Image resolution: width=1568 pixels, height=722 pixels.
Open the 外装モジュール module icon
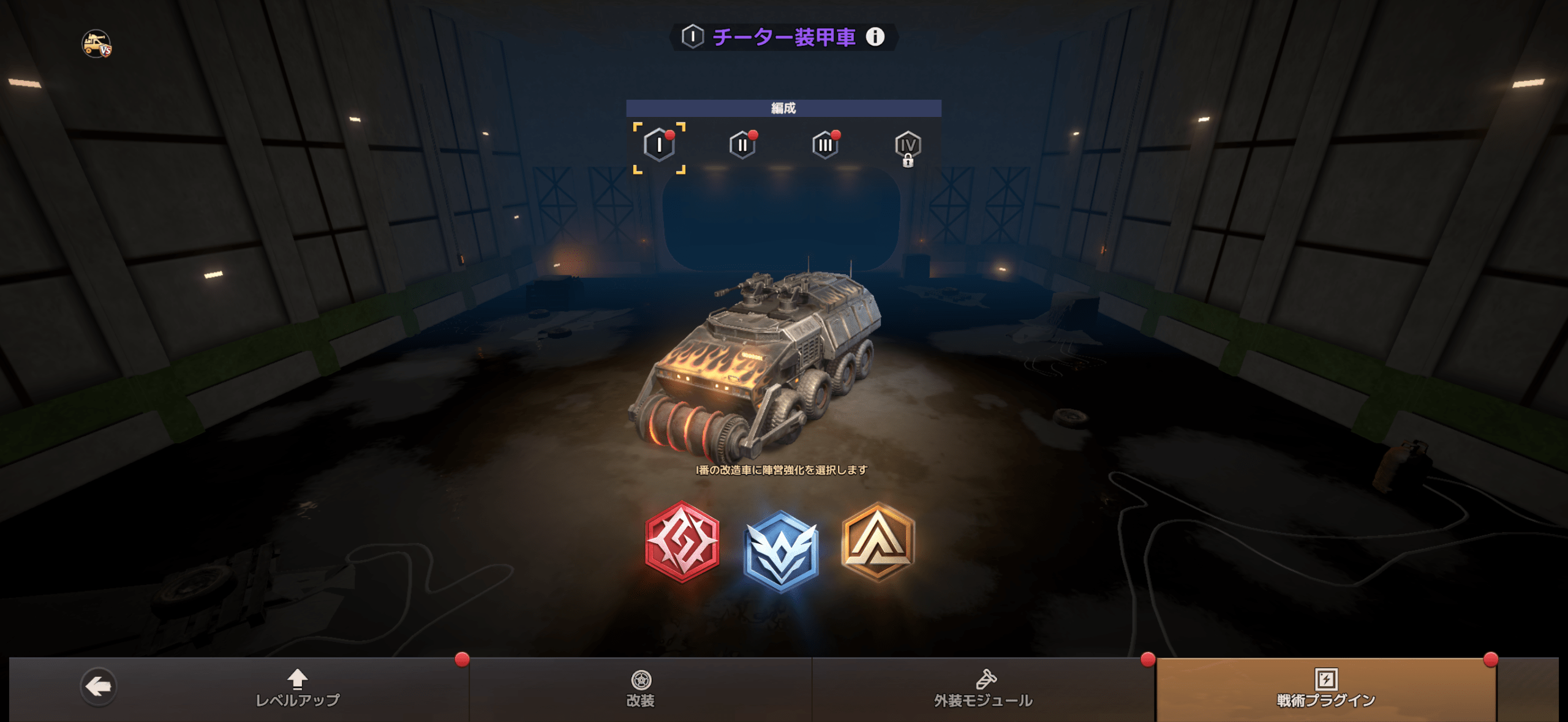coord(985,678)
